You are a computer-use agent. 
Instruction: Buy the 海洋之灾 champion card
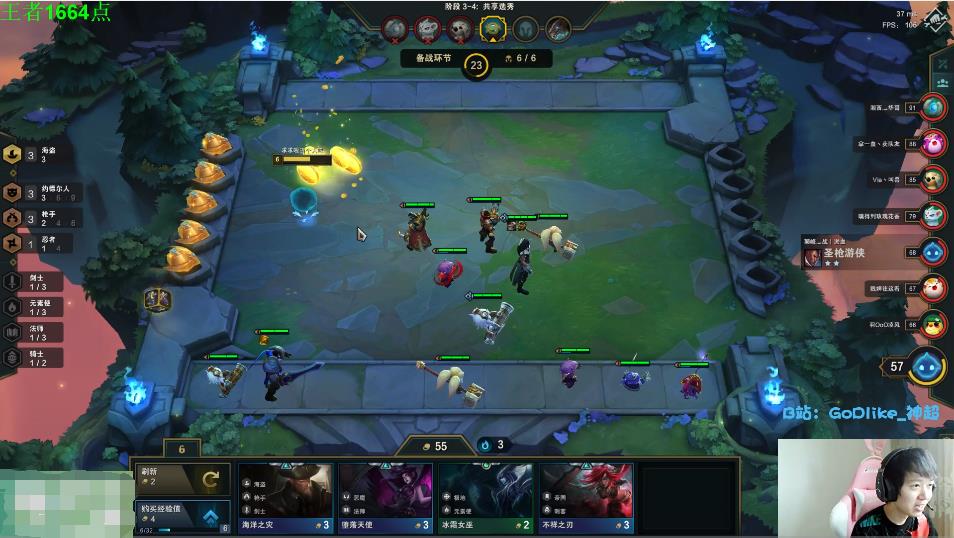285,497
